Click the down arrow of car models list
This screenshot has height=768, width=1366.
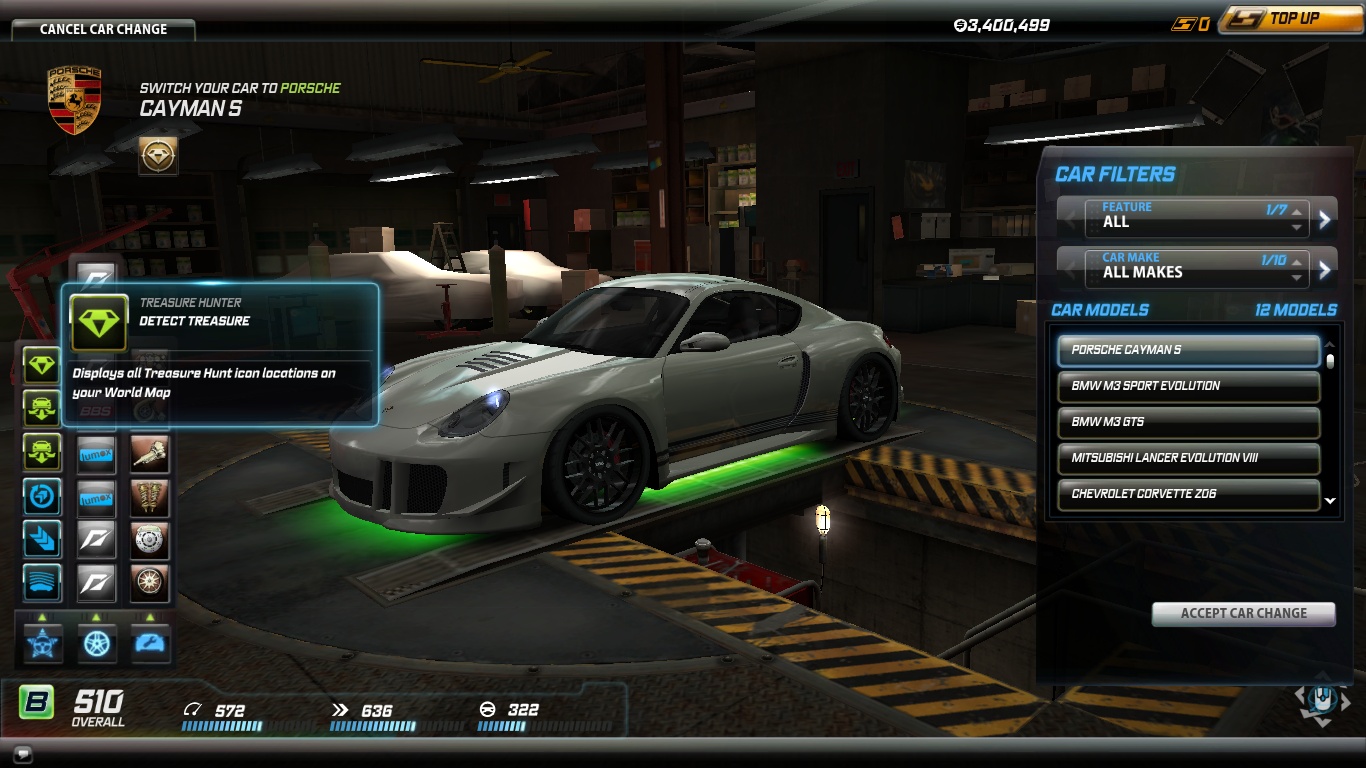(x=1330, y=501)
